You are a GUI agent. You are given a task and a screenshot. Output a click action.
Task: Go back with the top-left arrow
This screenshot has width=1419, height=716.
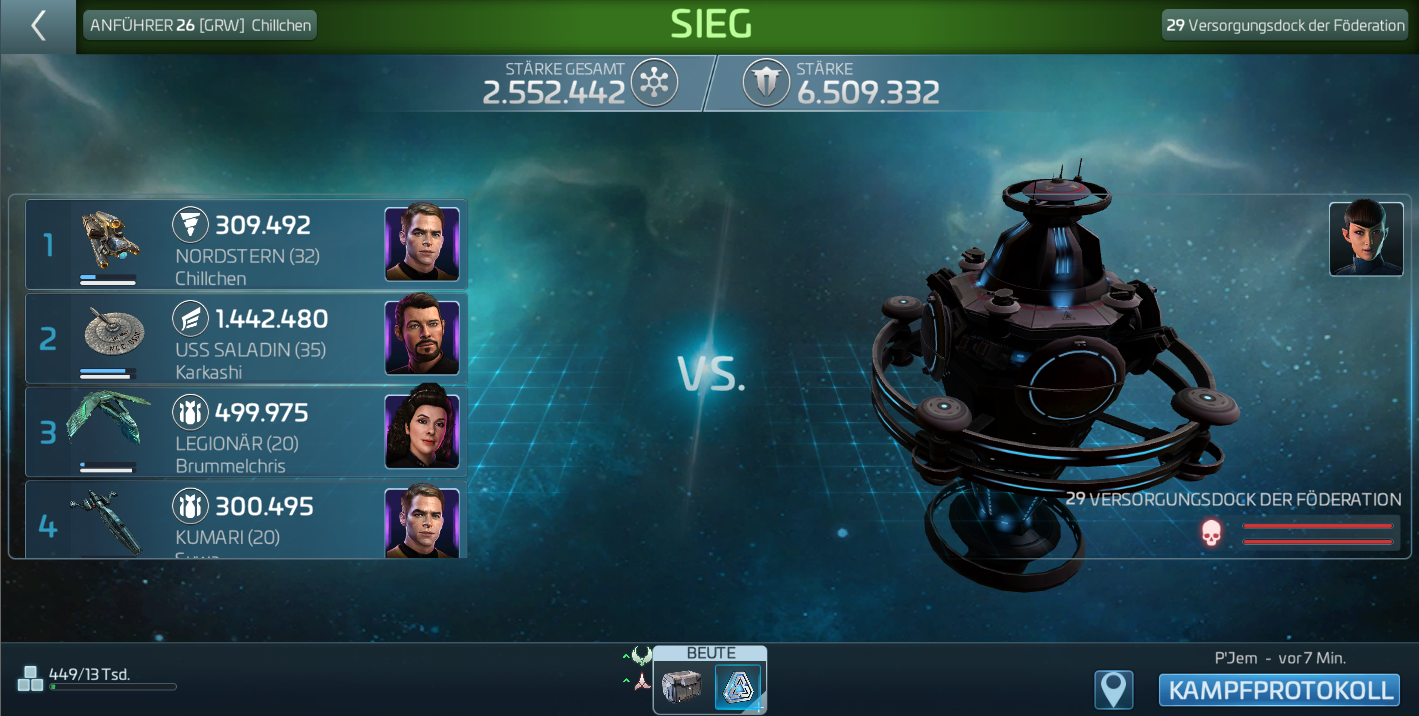pyautogui.click(x=38, y=26)
